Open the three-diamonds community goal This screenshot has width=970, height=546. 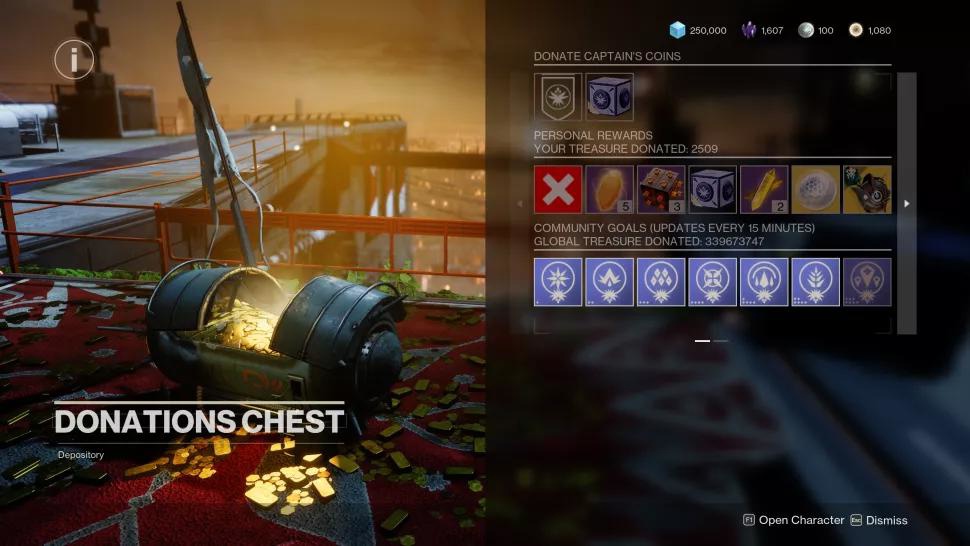(661, 282)
